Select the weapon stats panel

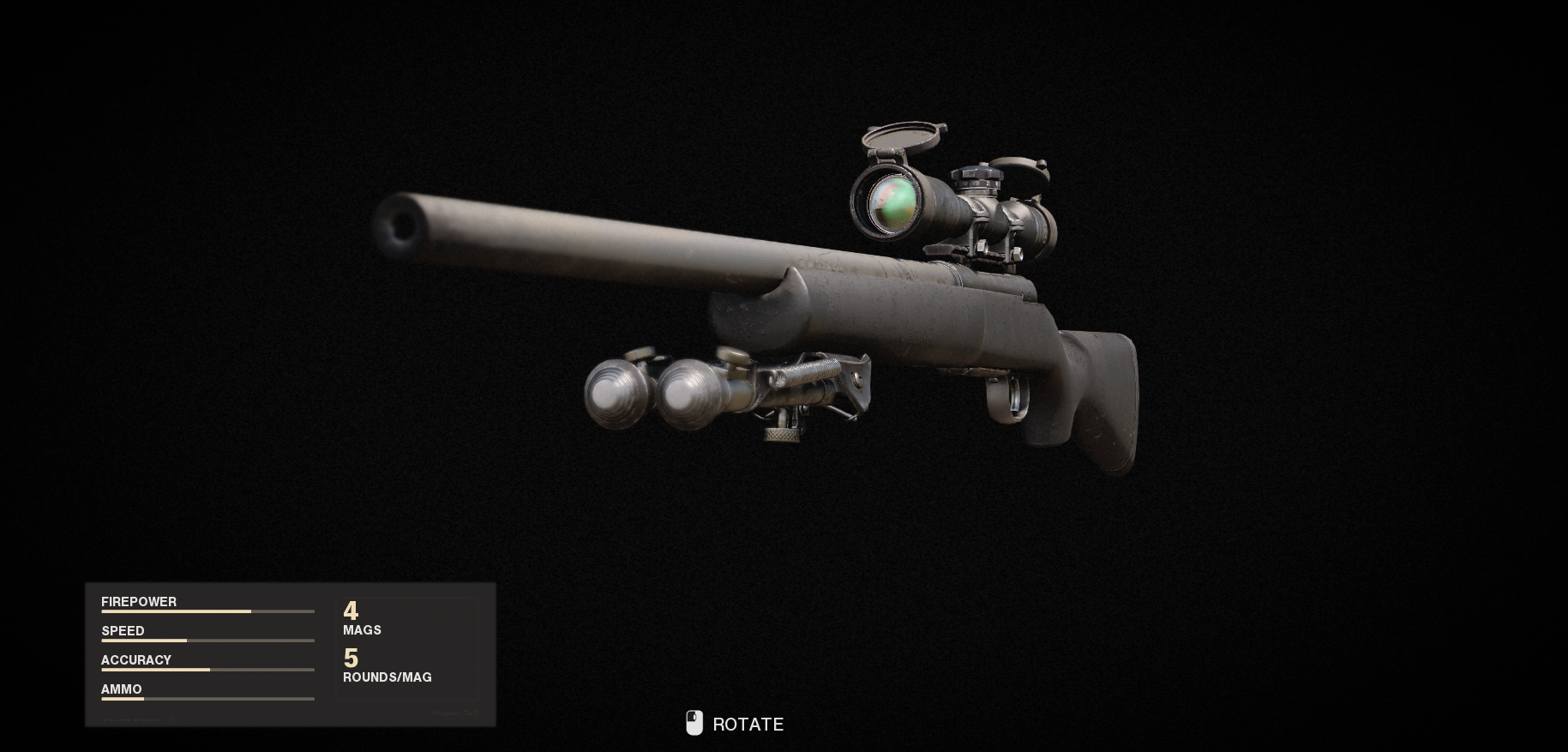coord(291,653)
